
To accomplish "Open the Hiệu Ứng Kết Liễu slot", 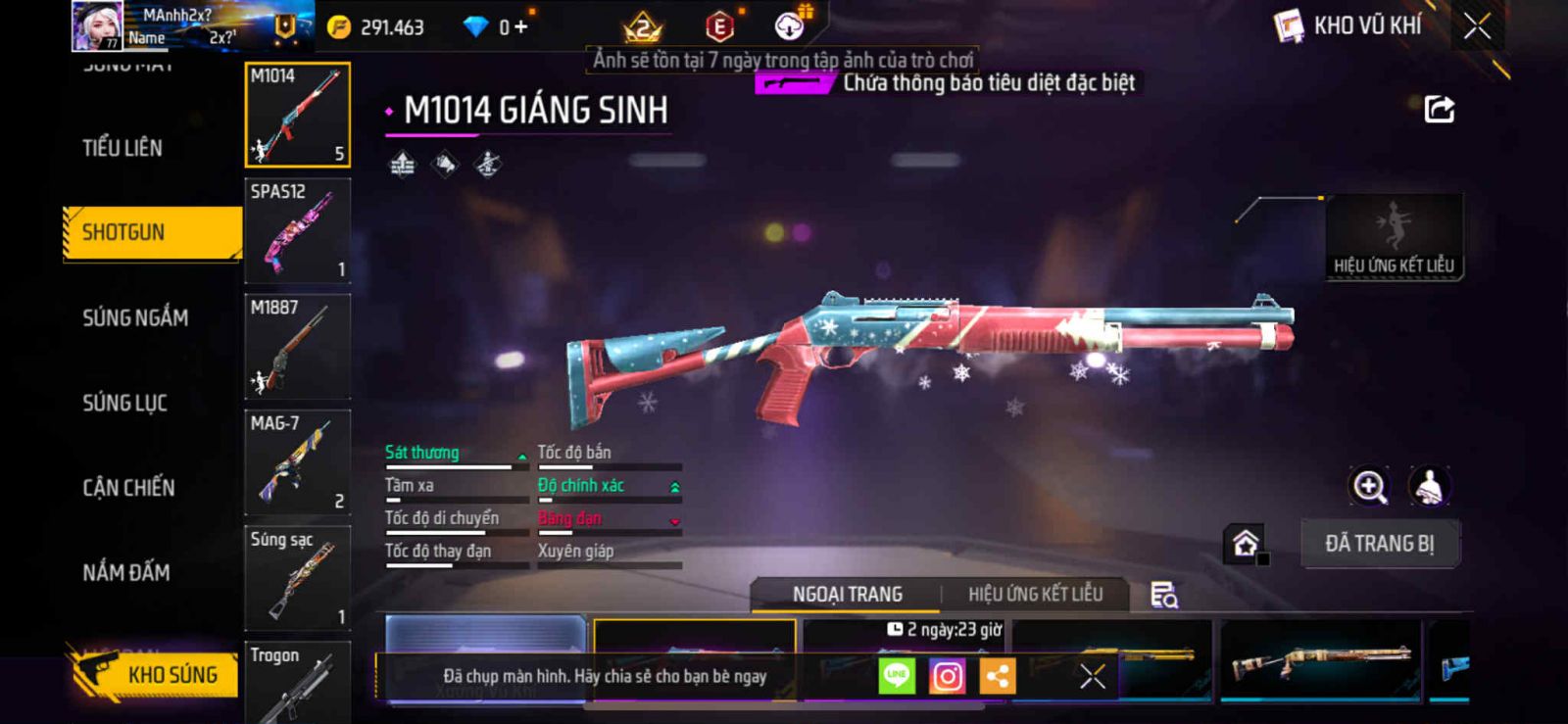I will point(1394,237).
